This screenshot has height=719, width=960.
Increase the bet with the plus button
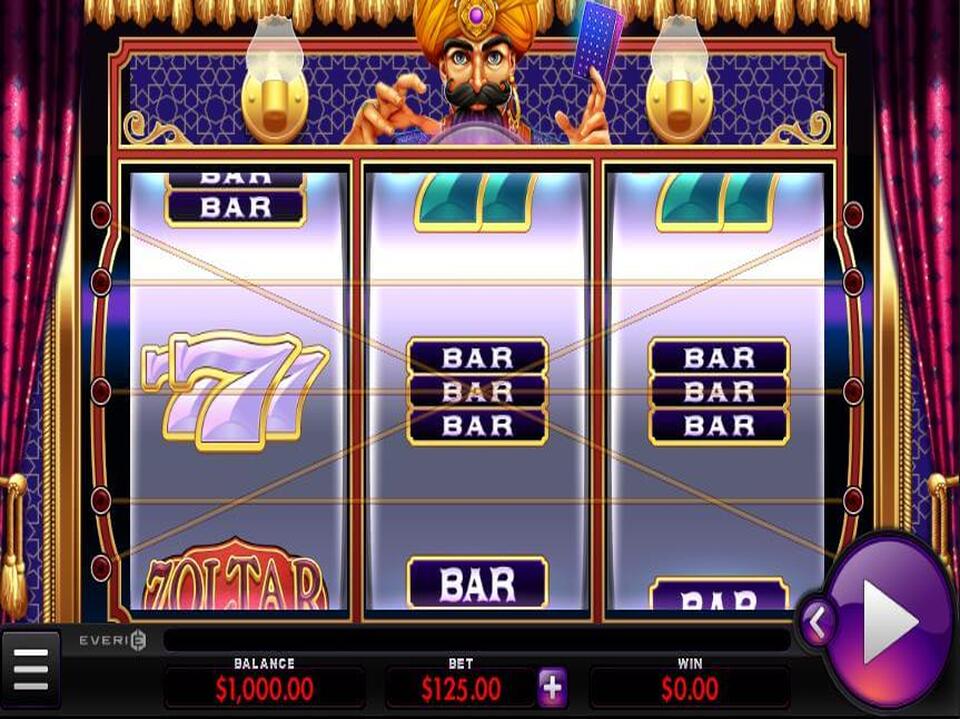point(552,688)
